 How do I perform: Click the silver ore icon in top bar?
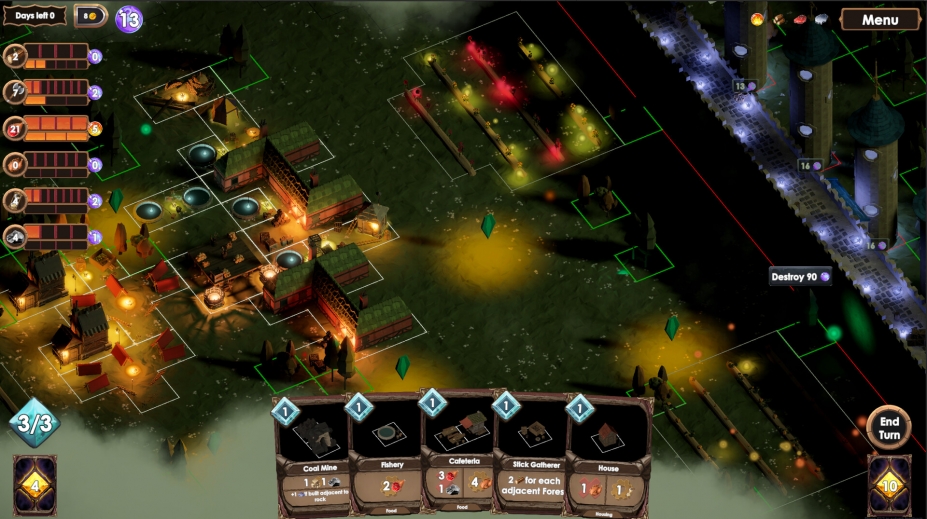(821, 19)
